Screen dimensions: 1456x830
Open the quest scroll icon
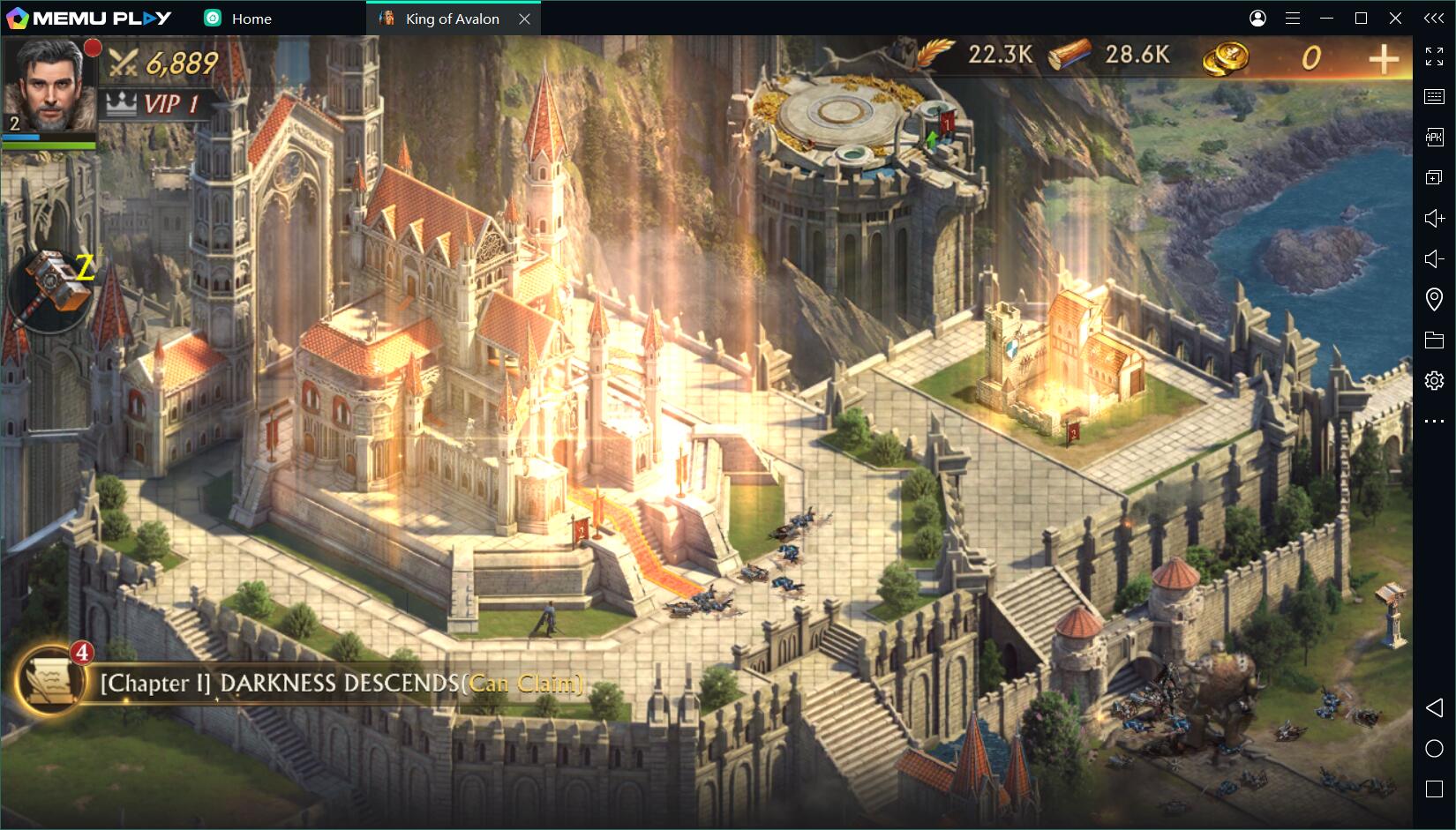coord(49,681)
